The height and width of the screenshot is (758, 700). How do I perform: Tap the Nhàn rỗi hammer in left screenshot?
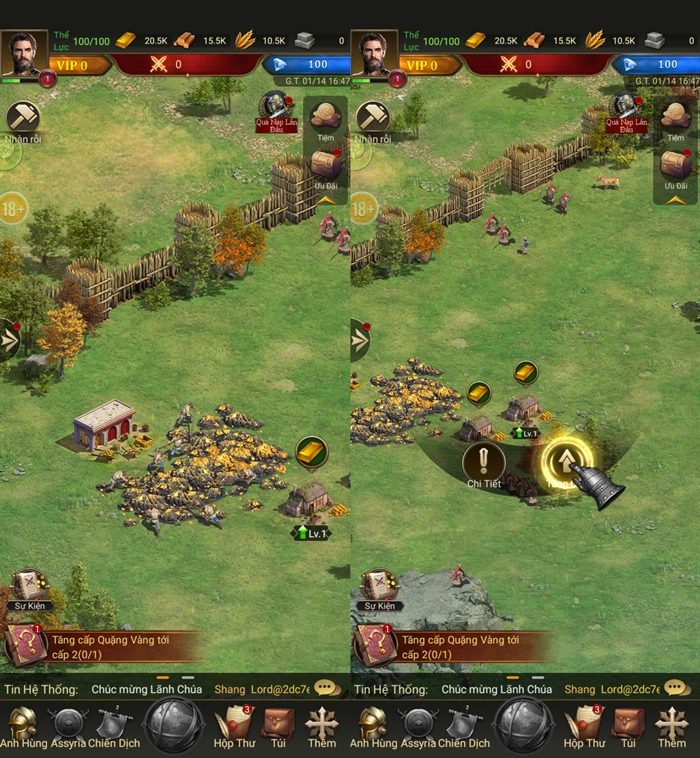point(22,120)
